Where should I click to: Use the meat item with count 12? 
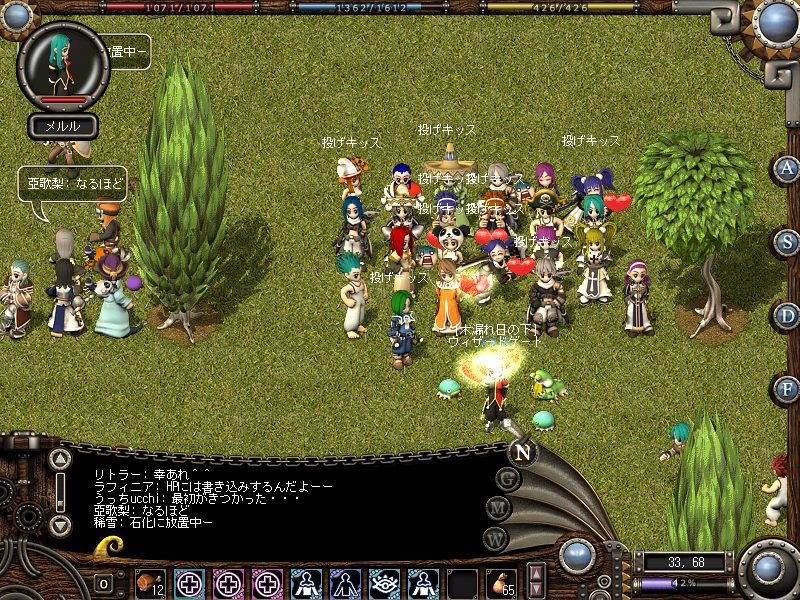pyautogui.click(x=150, y=582)
